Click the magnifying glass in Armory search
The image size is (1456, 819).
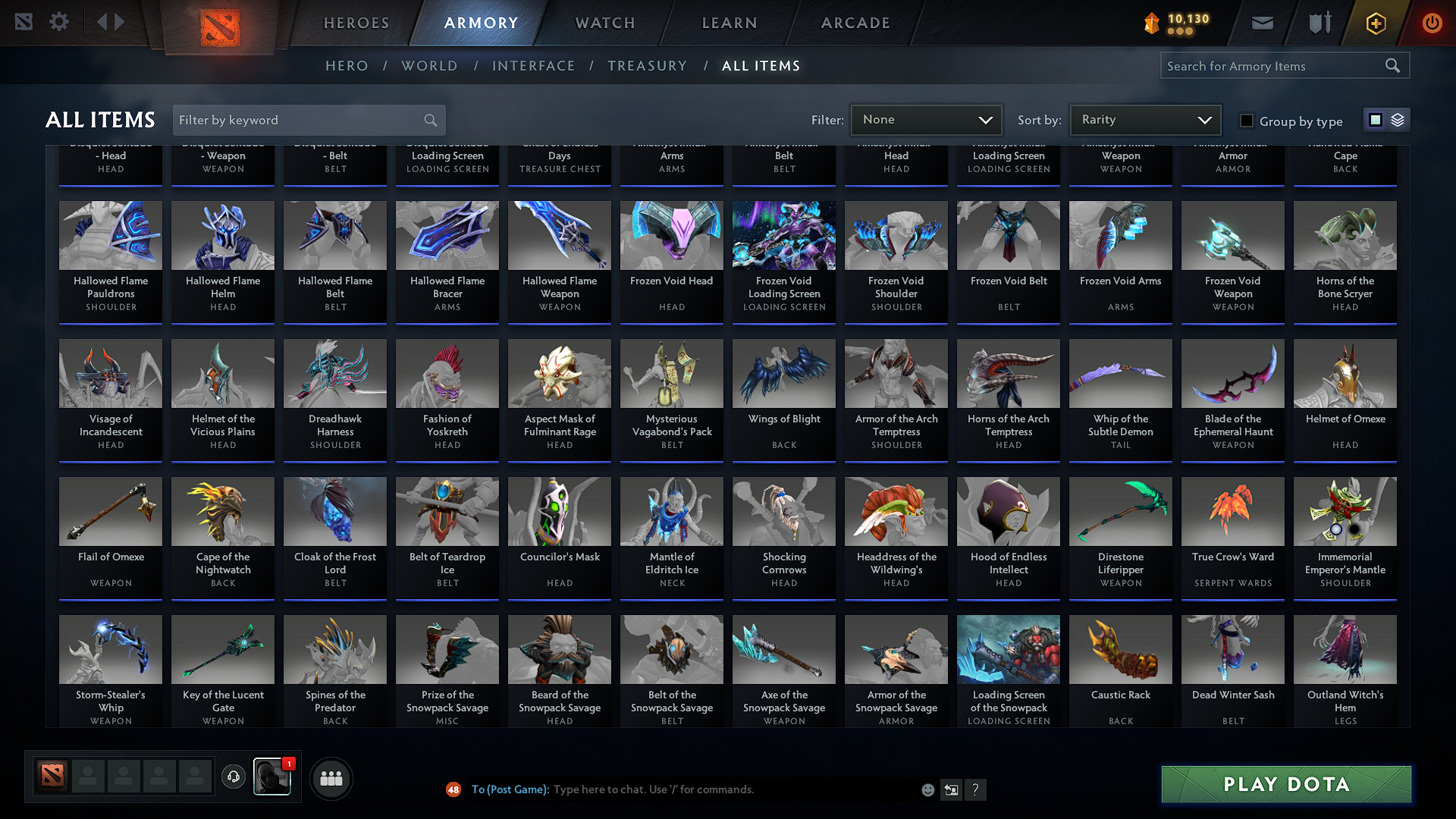[1392, 65]
